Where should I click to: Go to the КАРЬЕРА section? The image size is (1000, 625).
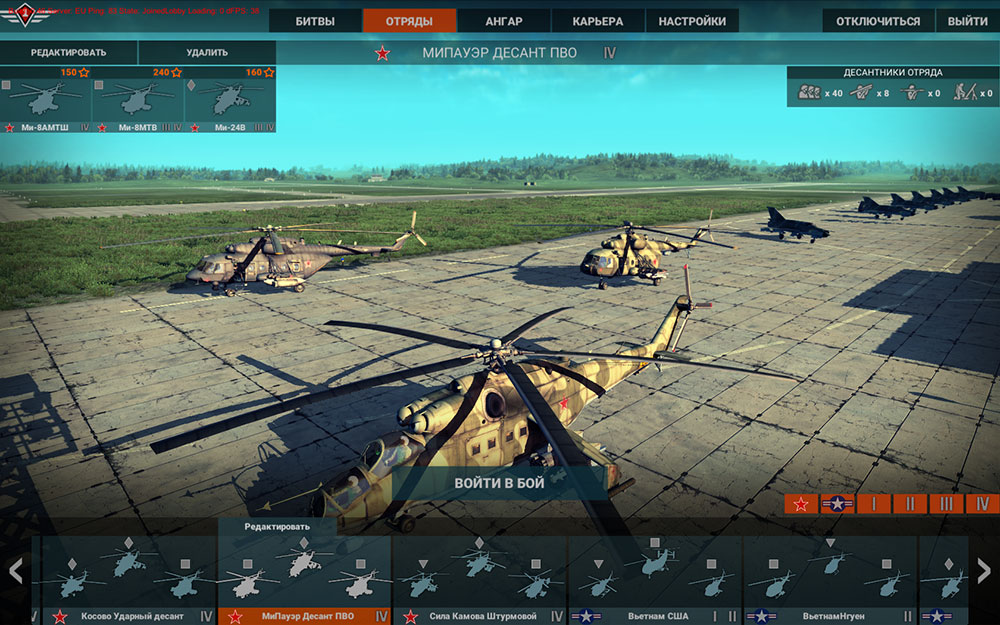click(597, 21)
